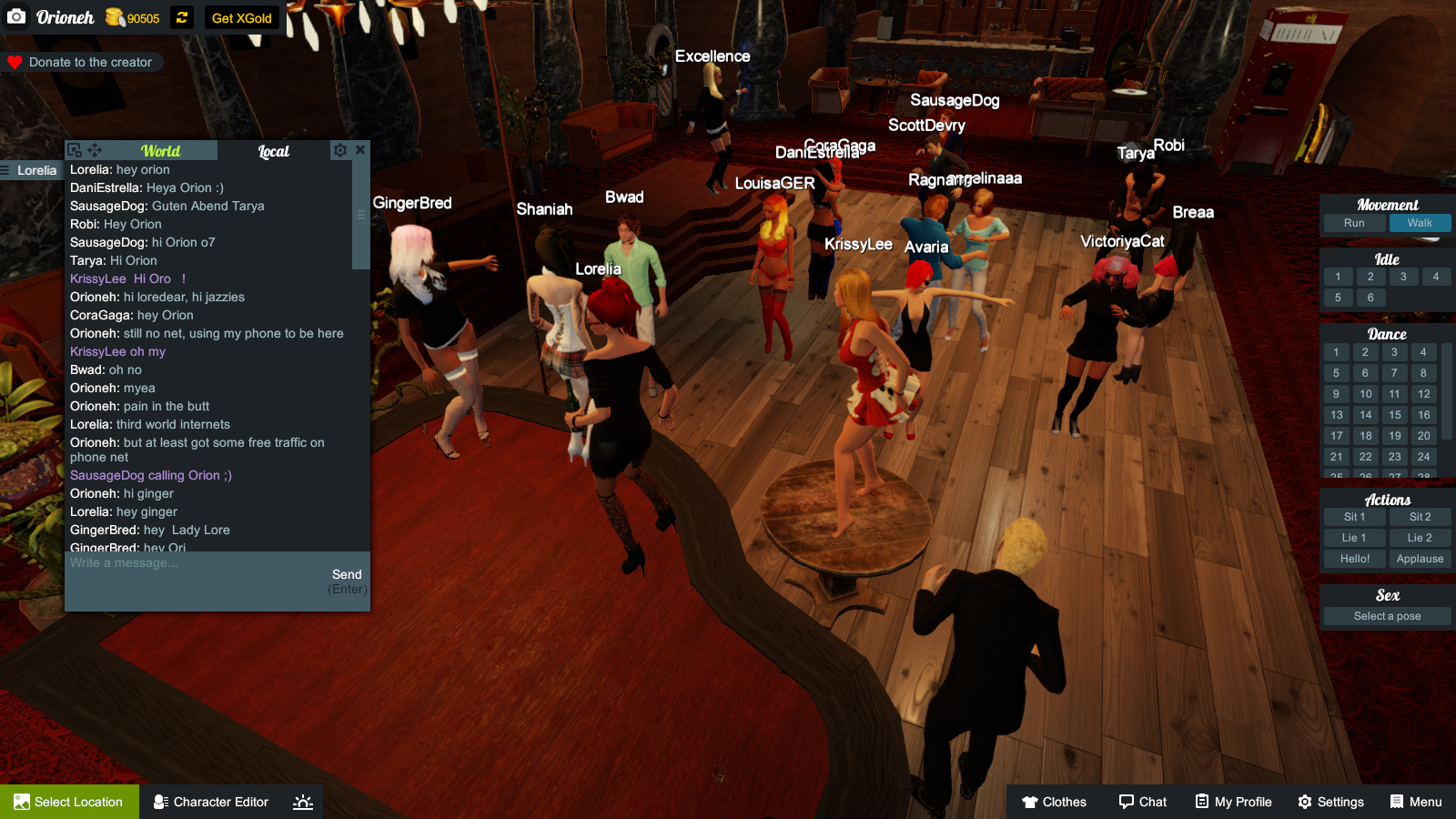
Task: Click Select Location
Action: click(x=70, y=802)
